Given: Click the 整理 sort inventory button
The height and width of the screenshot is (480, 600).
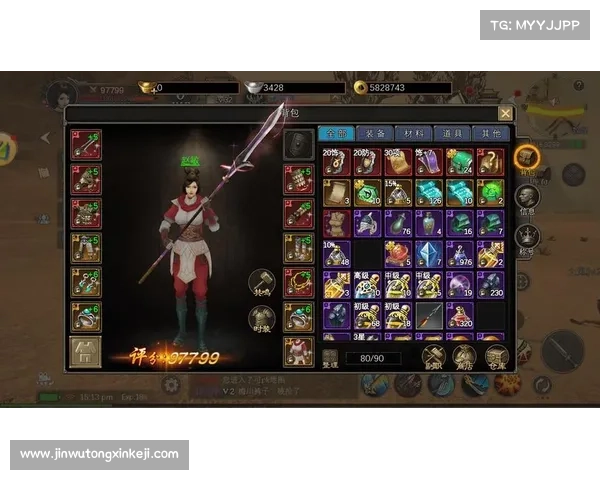Looking at the screenshot, I should pyautogui.click(x=331, y=356).
